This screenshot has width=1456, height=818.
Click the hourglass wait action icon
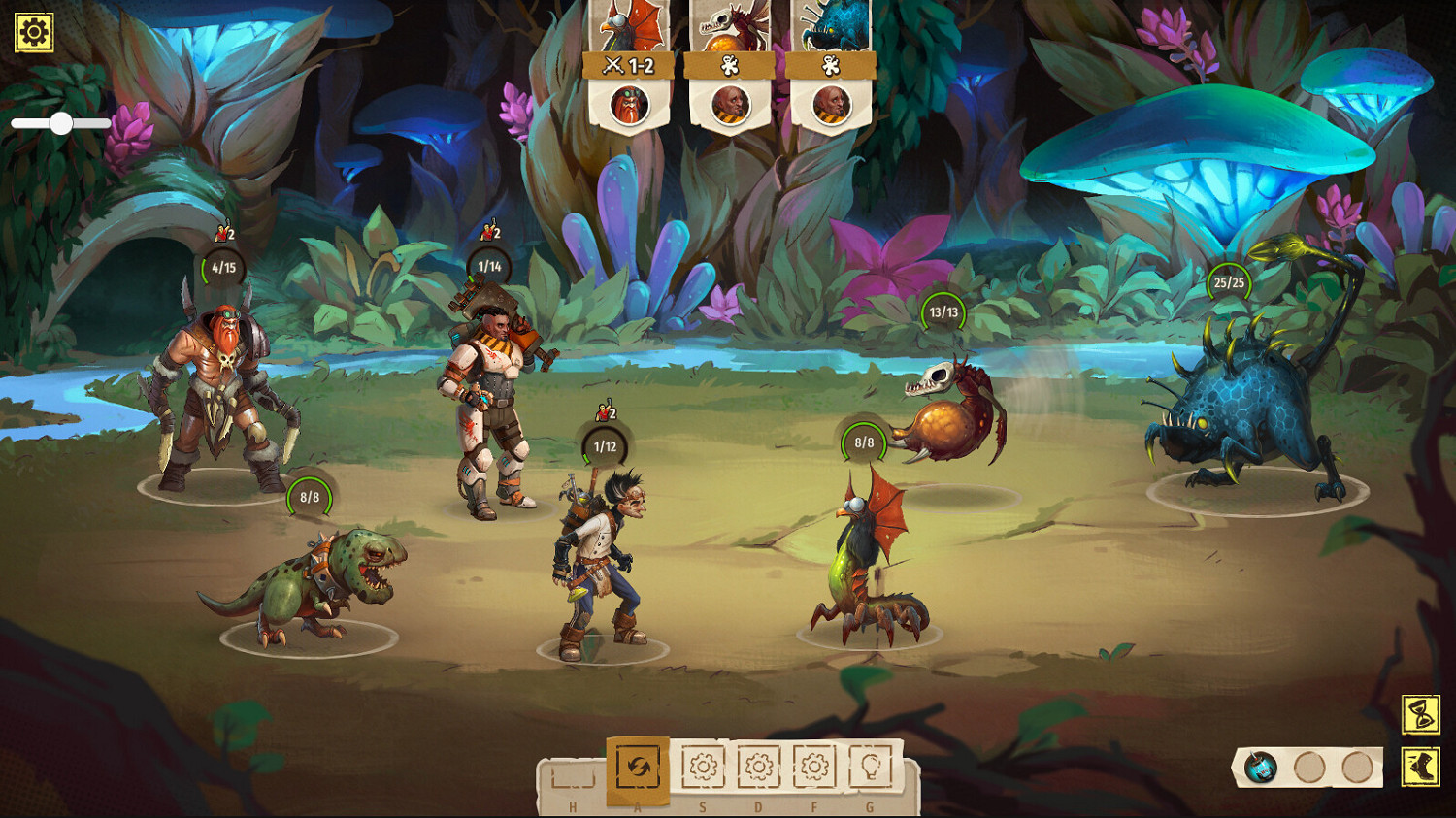(1420, 714)
